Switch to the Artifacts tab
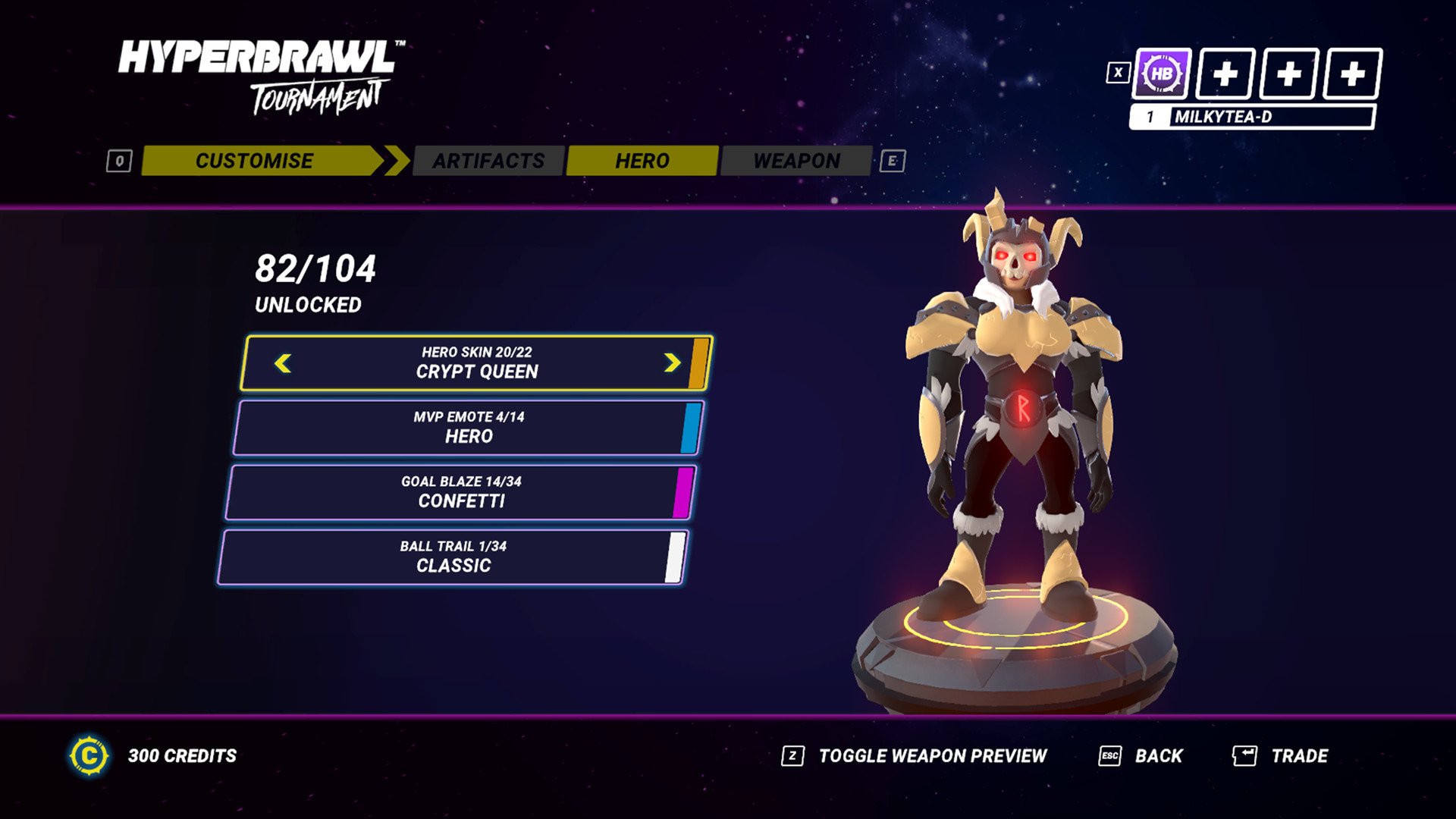The height and width of the screenshot is (819, 1456). (x=488, y=161)
